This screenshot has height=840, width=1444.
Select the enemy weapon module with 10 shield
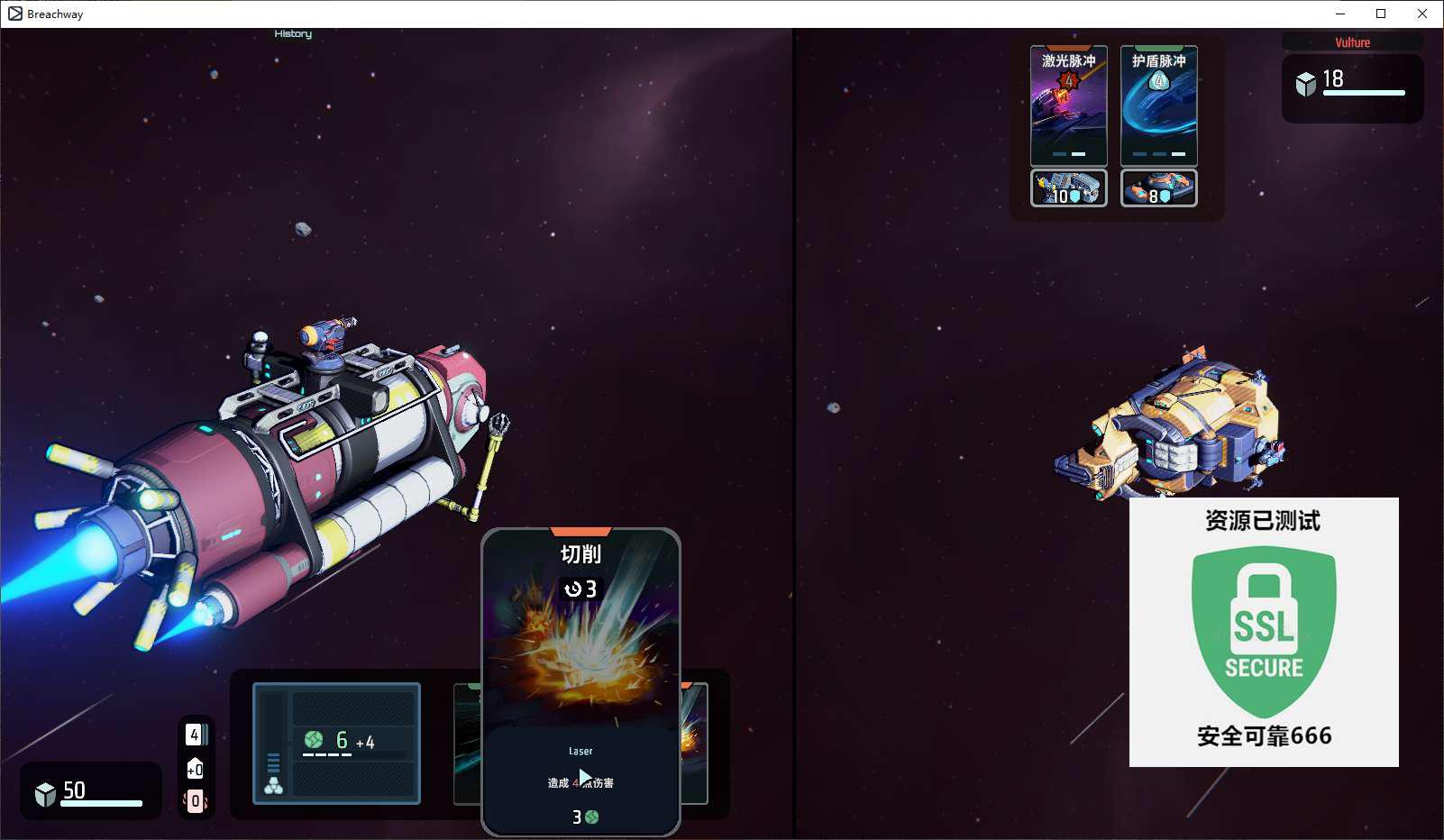pos(1068,188)
